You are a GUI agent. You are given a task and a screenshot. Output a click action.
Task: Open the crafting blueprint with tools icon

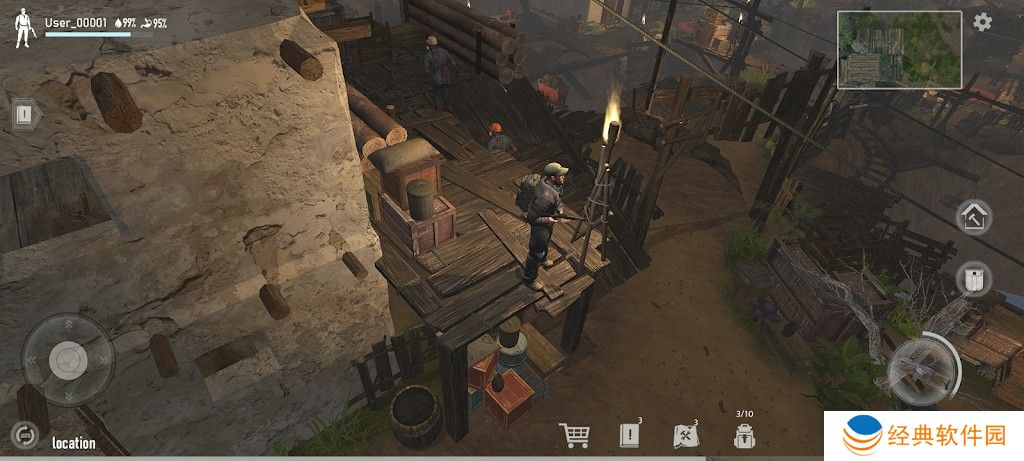tap(685, 435)
